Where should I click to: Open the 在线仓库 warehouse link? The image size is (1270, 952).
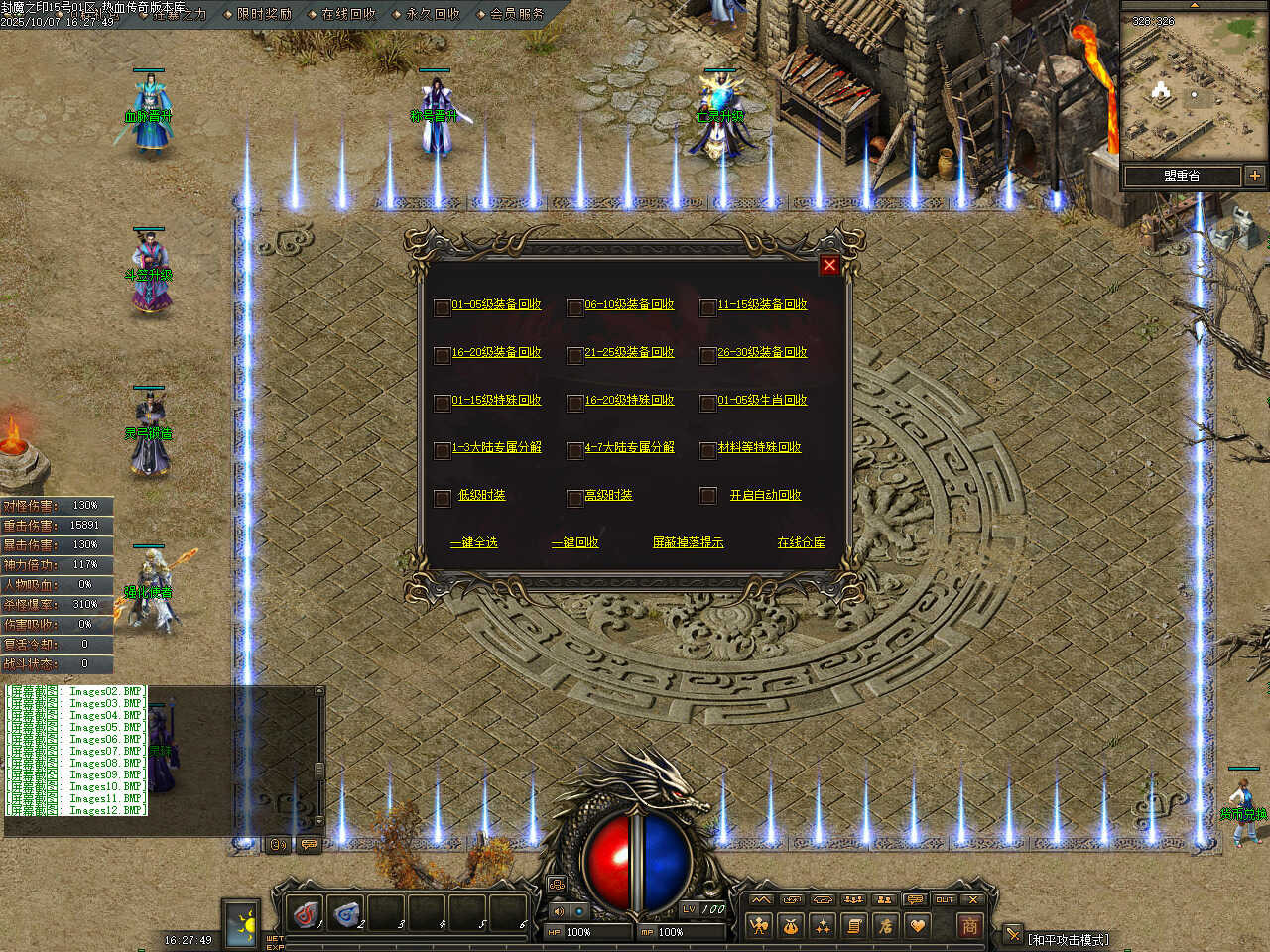coord(801,542)
